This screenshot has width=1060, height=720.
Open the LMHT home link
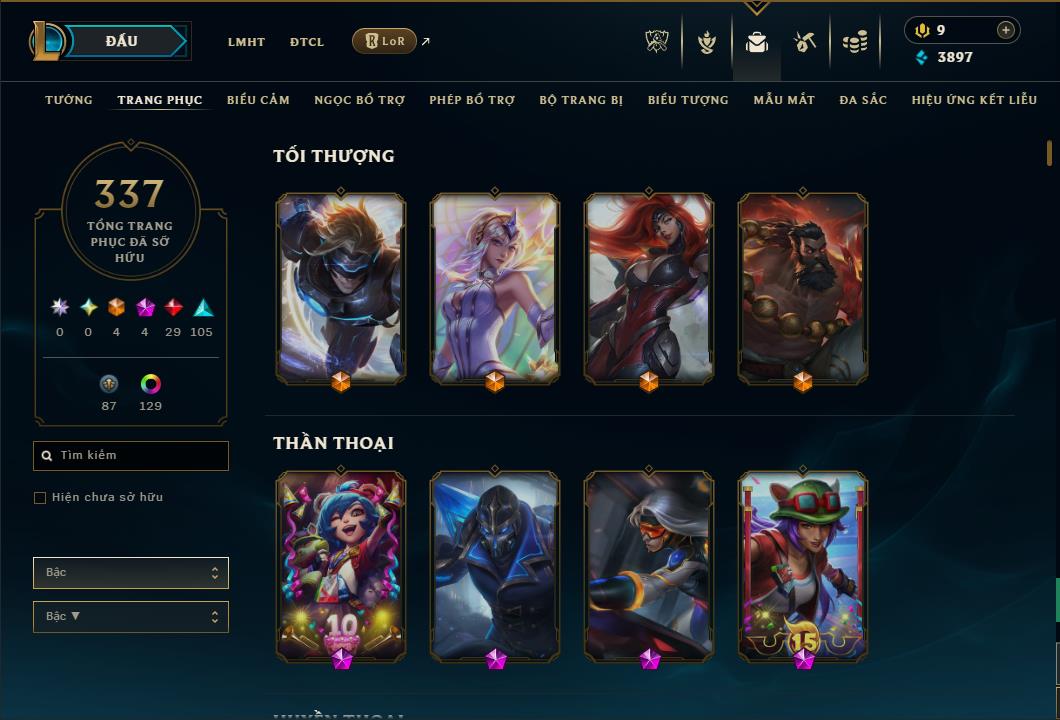[x=246, y=42]
